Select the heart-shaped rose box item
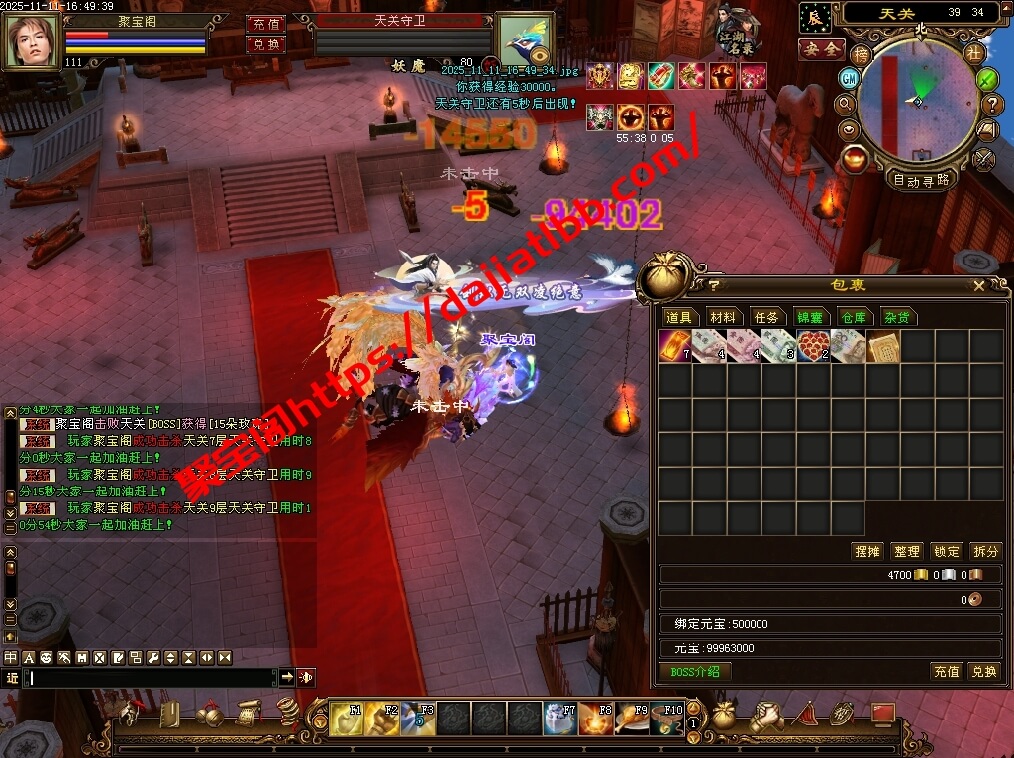 tap(812, 347)
